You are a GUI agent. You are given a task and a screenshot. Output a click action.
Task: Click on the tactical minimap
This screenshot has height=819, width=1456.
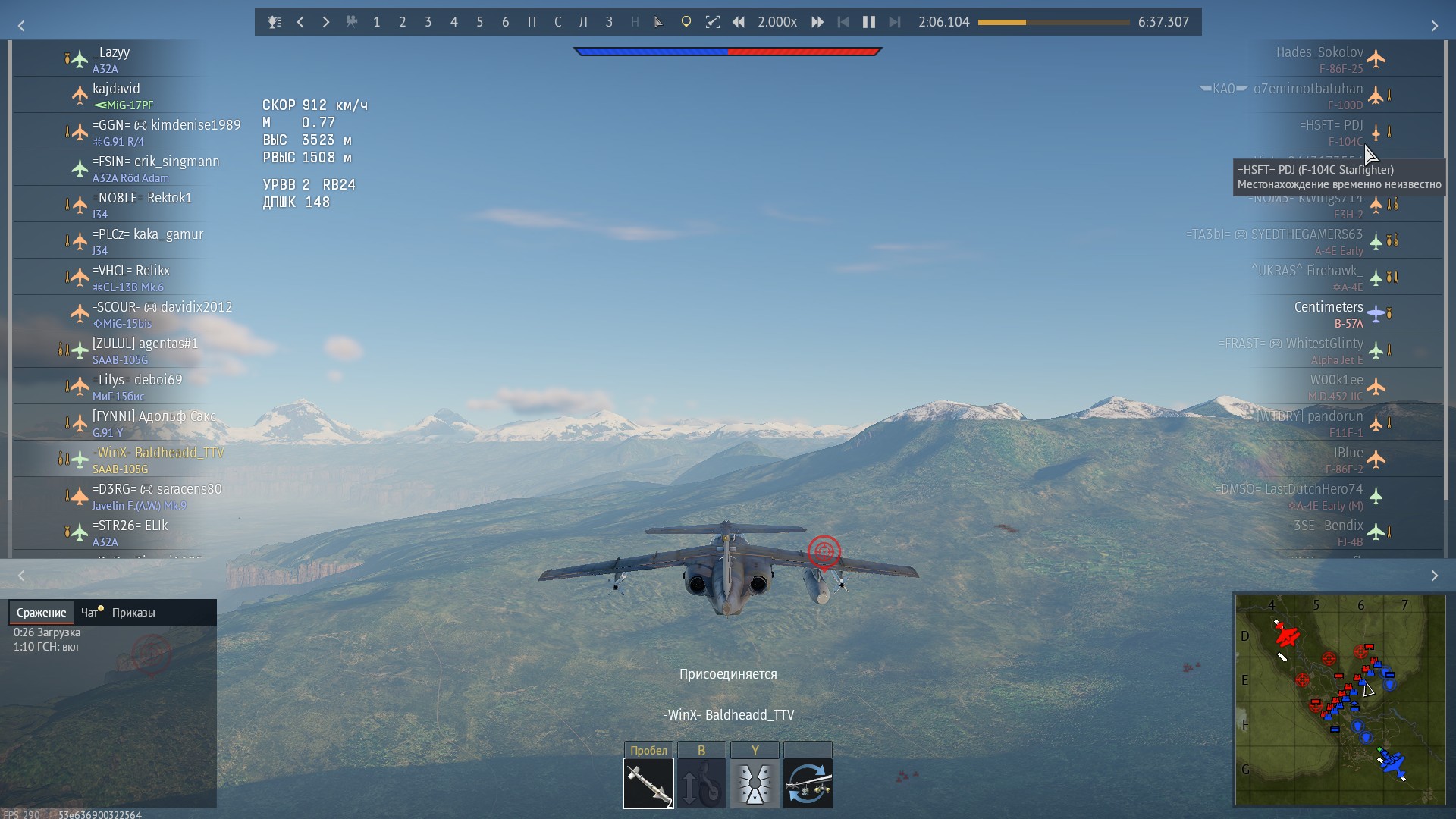pyautogui.click(x=1340, y=699)
